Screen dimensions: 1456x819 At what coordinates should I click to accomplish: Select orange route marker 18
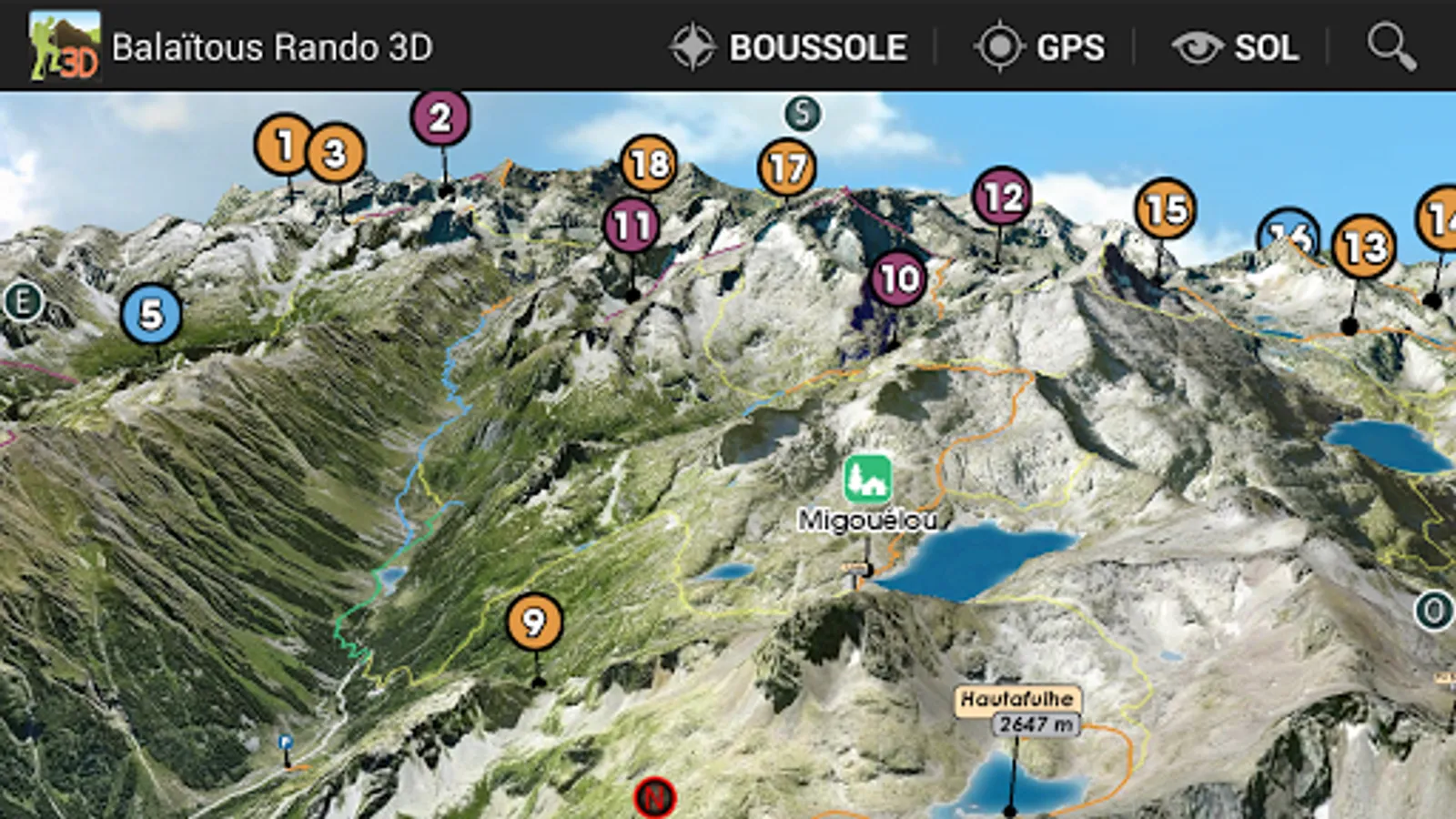pyautogui.click(x=649, y=164)
